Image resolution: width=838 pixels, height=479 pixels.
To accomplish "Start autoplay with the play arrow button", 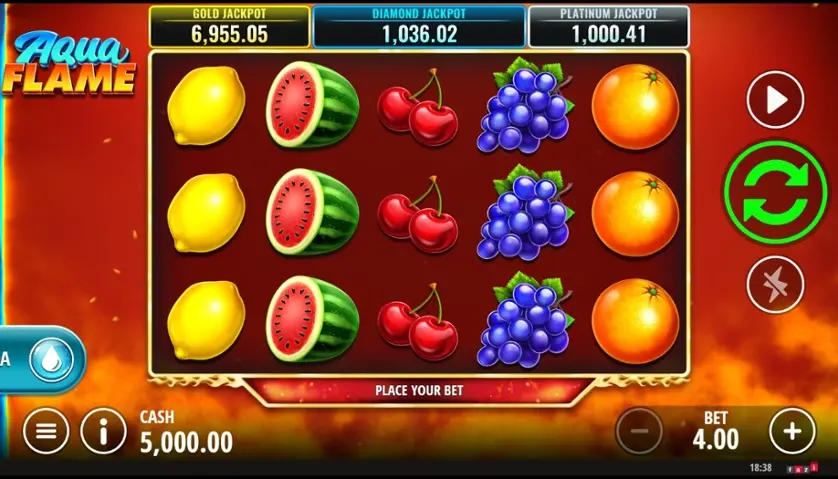I will pos(775,100).
